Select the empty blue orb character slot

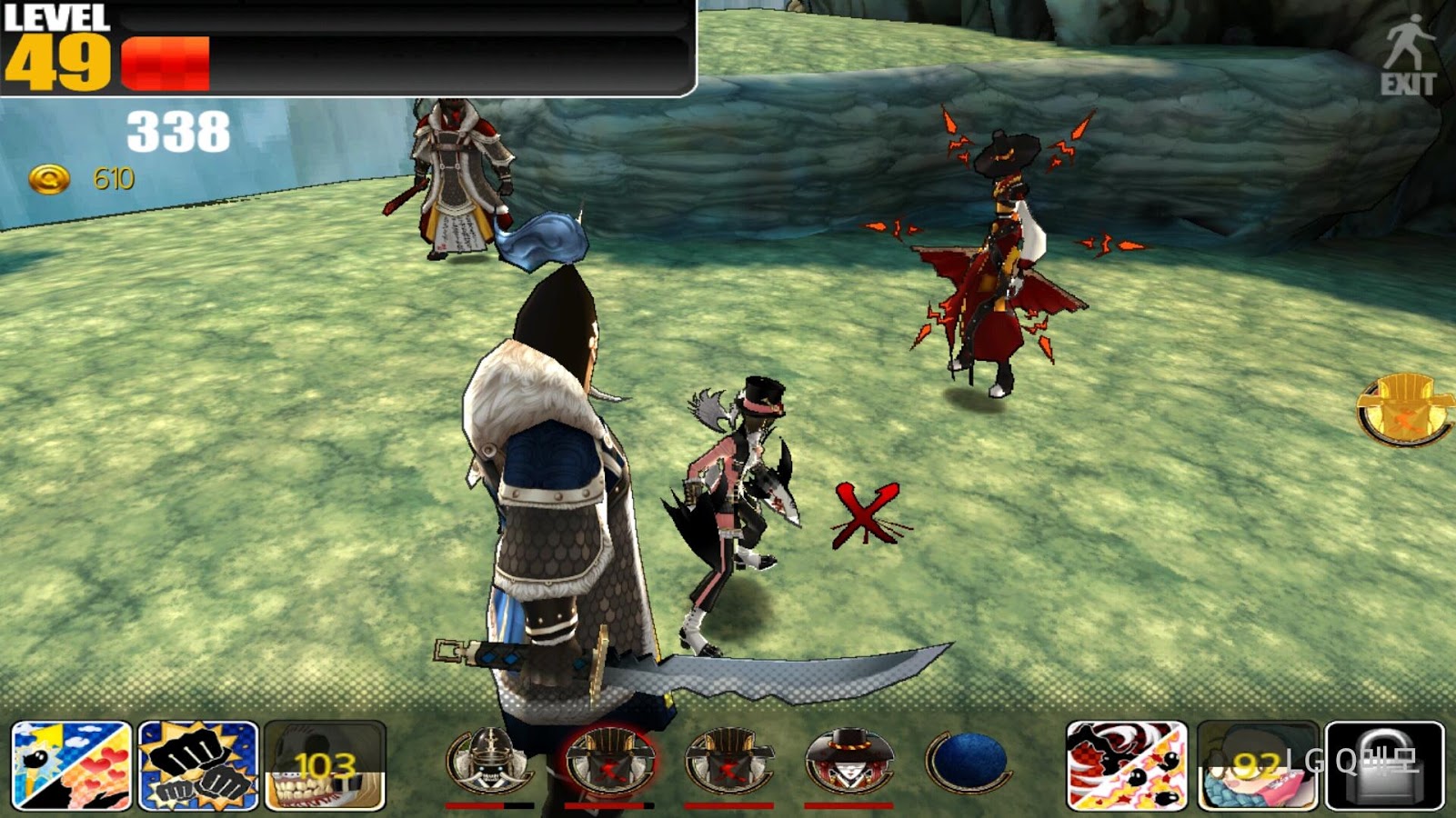[968, 761]
